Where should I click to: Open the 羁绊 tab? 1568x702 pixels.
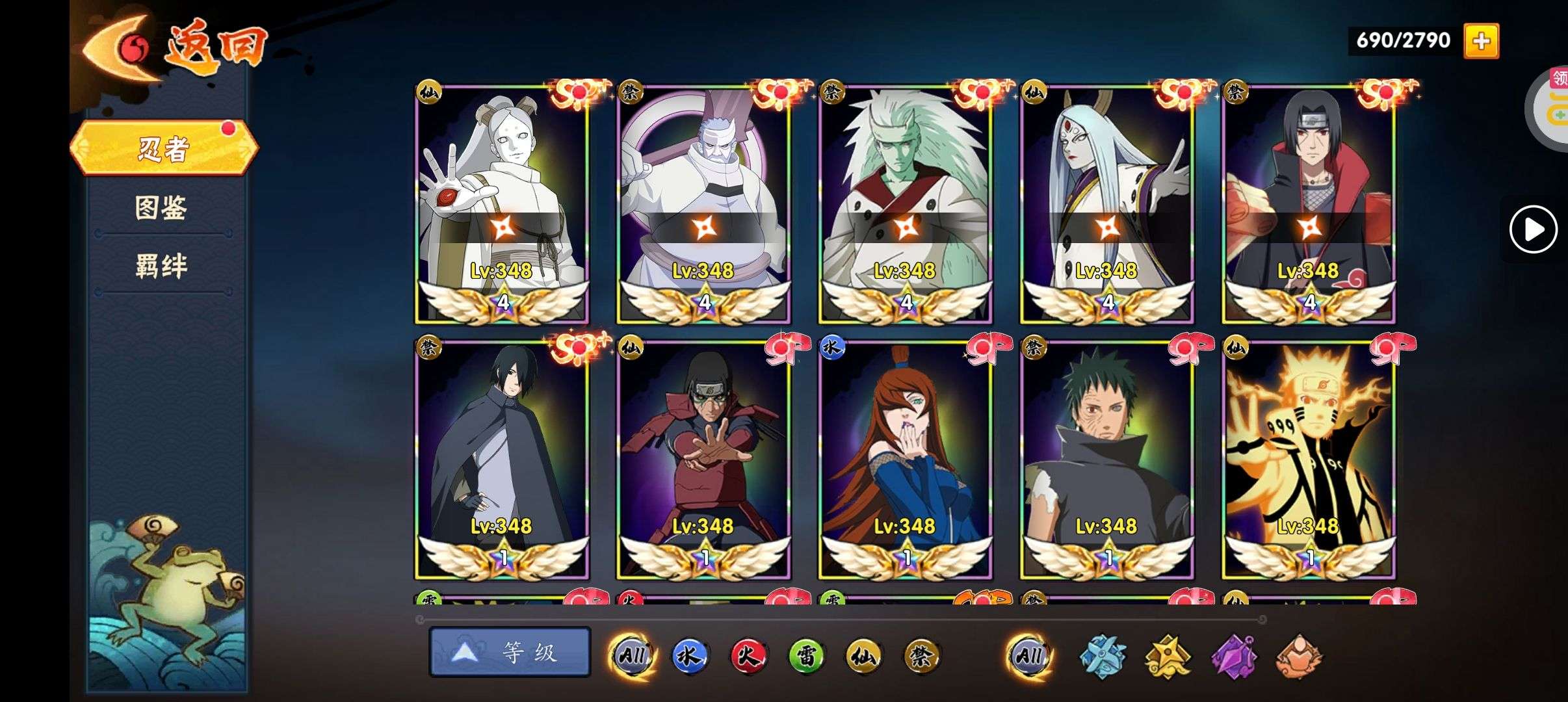(x=161, y=266)
